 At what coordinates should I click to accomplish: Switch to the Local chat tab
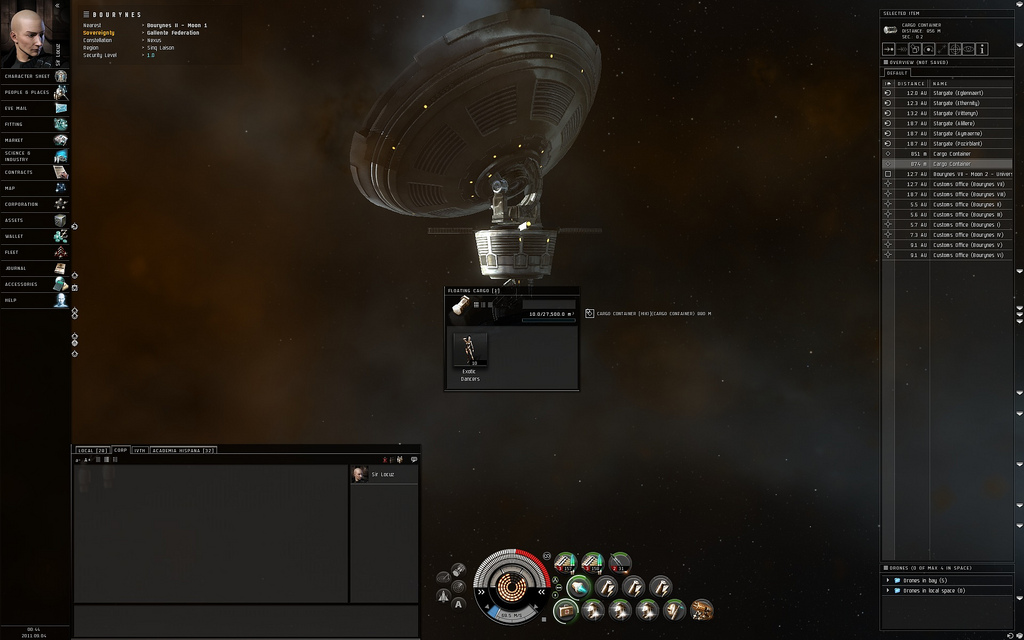(x=93, y=450)
